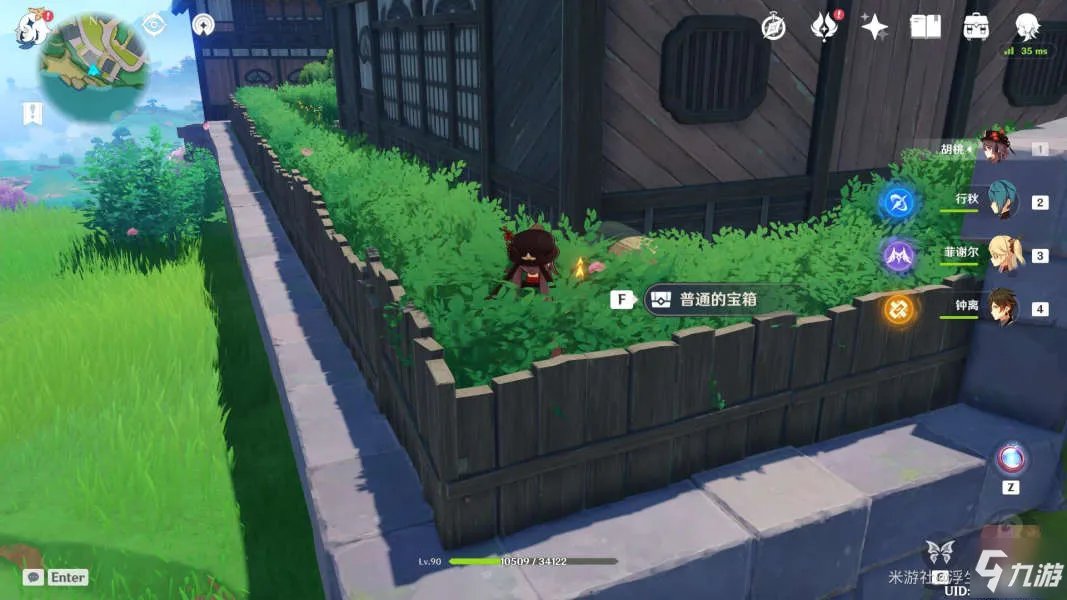Select party member 胡桃

[995, 149]
